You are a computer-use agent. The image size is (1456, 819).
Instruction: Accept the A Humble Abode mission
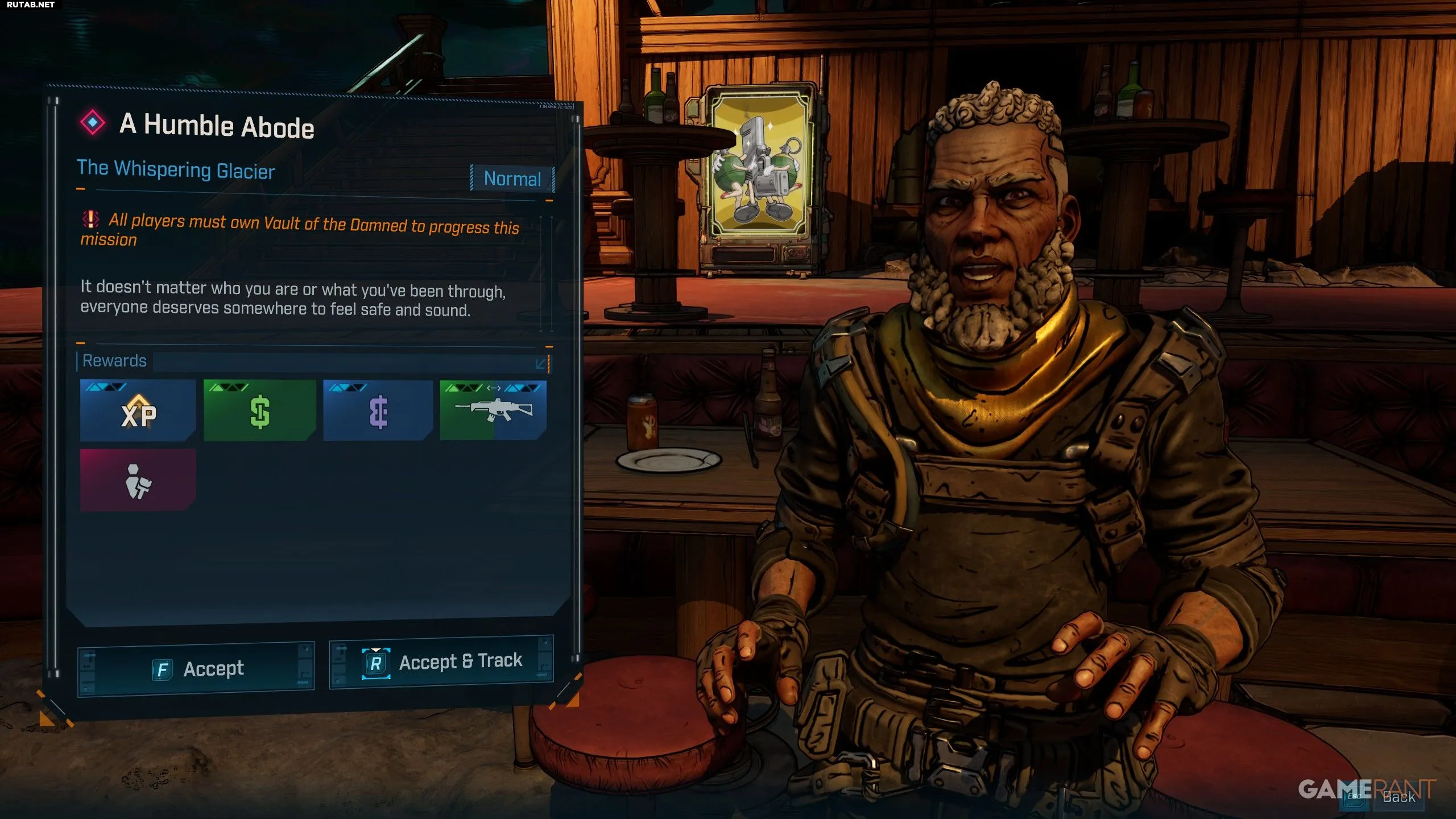pyautogui.click(x=196, y=669)
